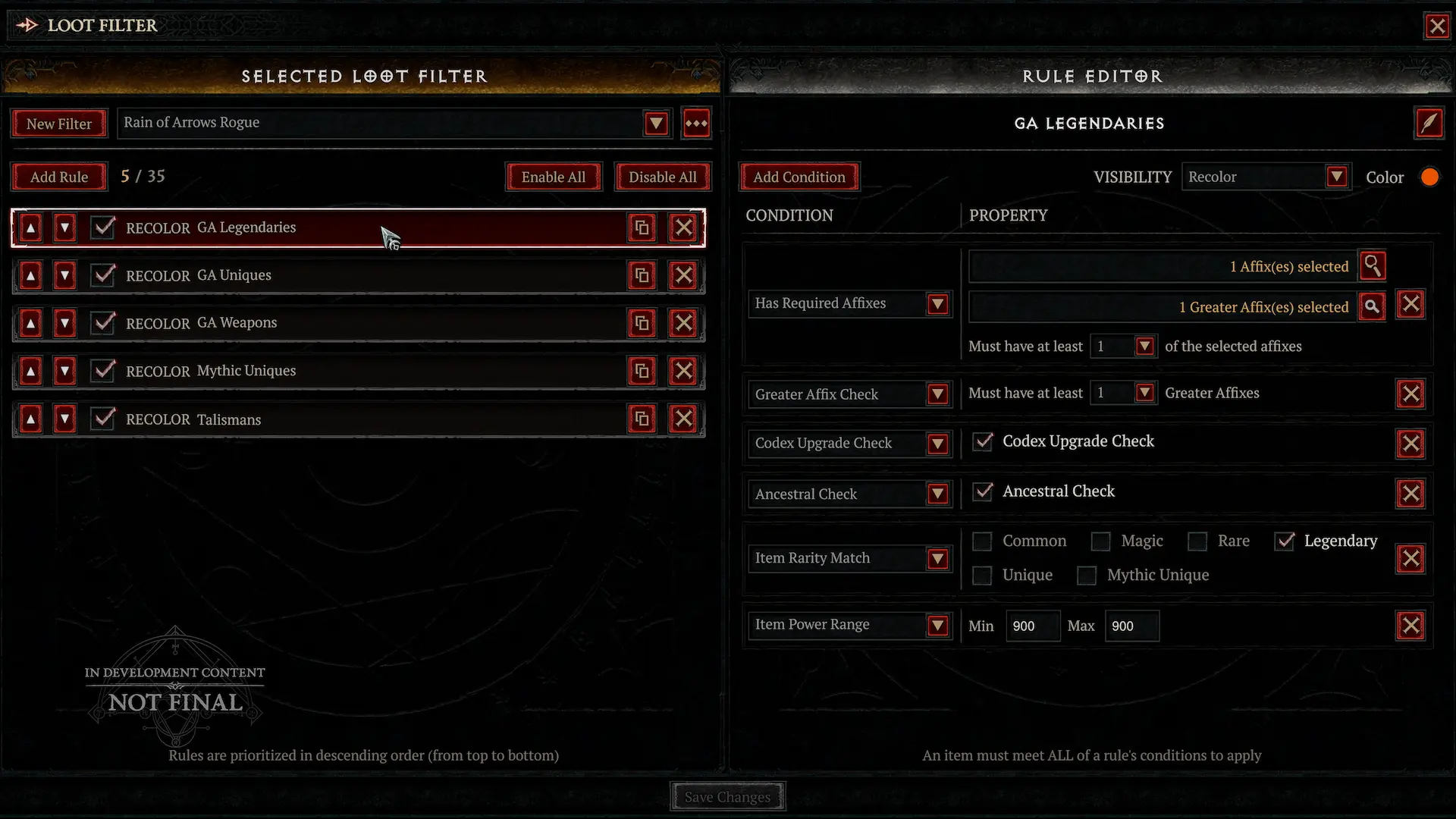
Task: Check the Rare rarity option
Action: pos(1197,541)
